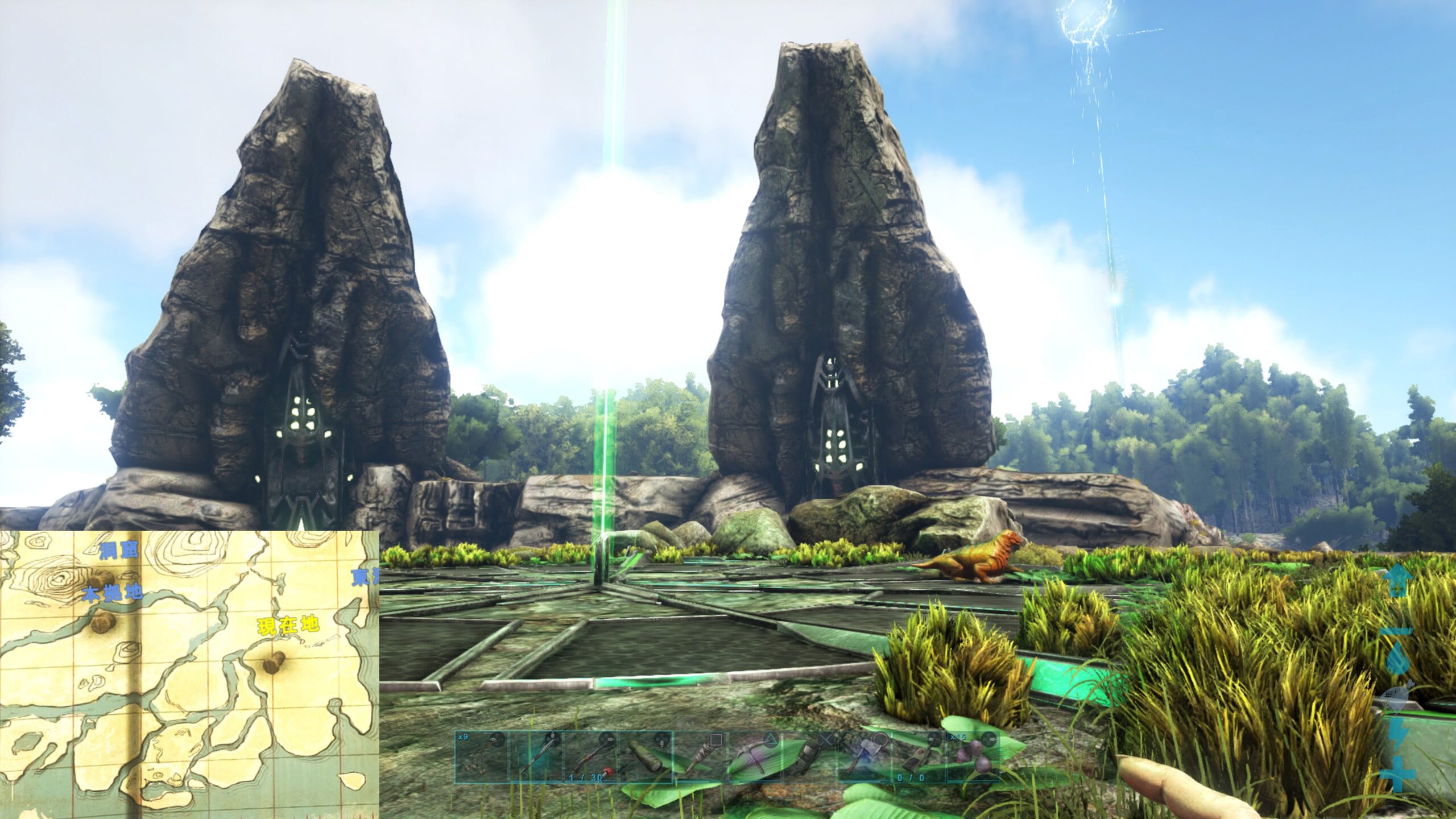Pick the green rolled cylinder hotbar item

point(645,758)
